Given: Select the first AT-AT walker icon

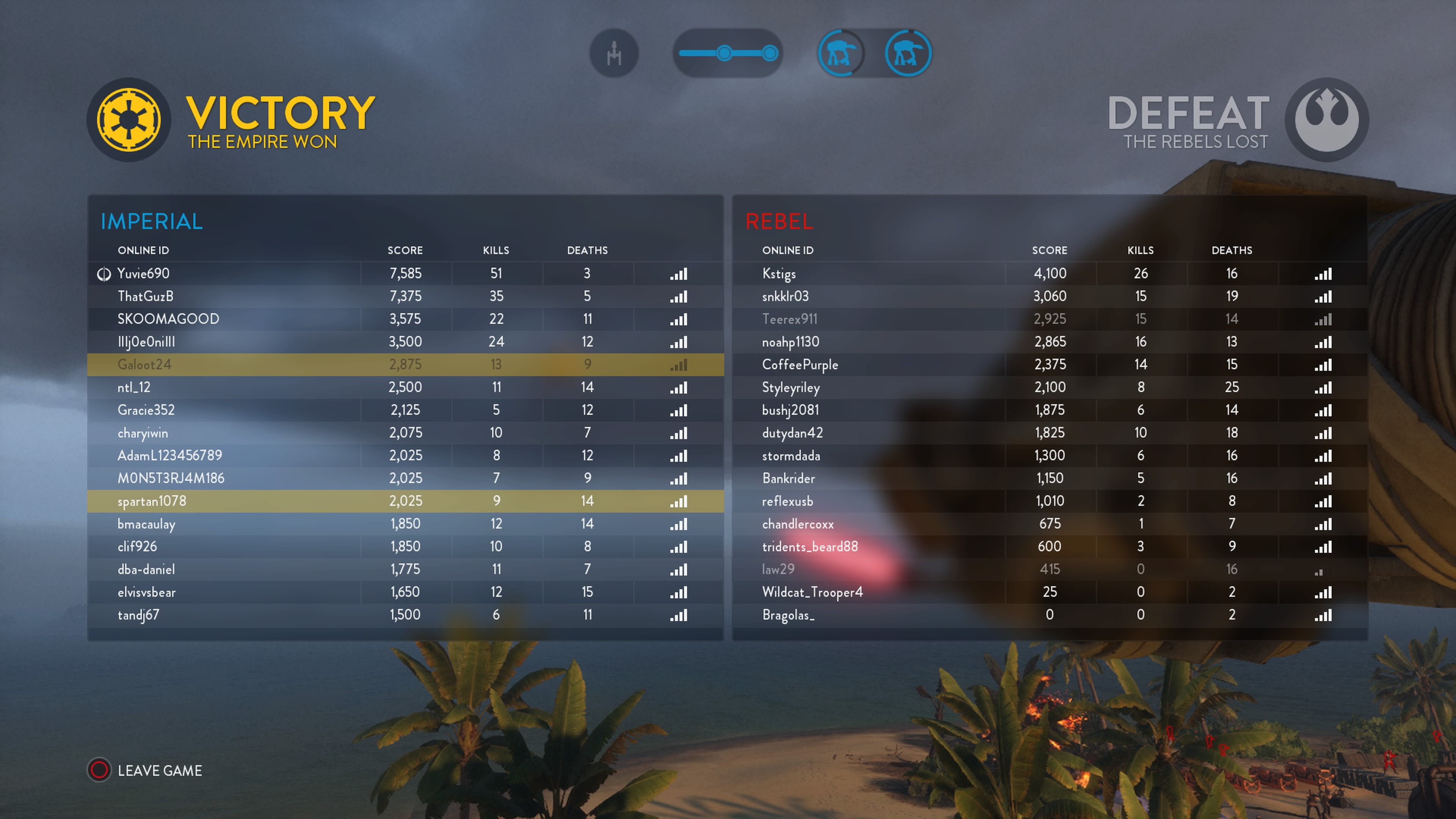Looking at the screenshot, I should [841, 54].
